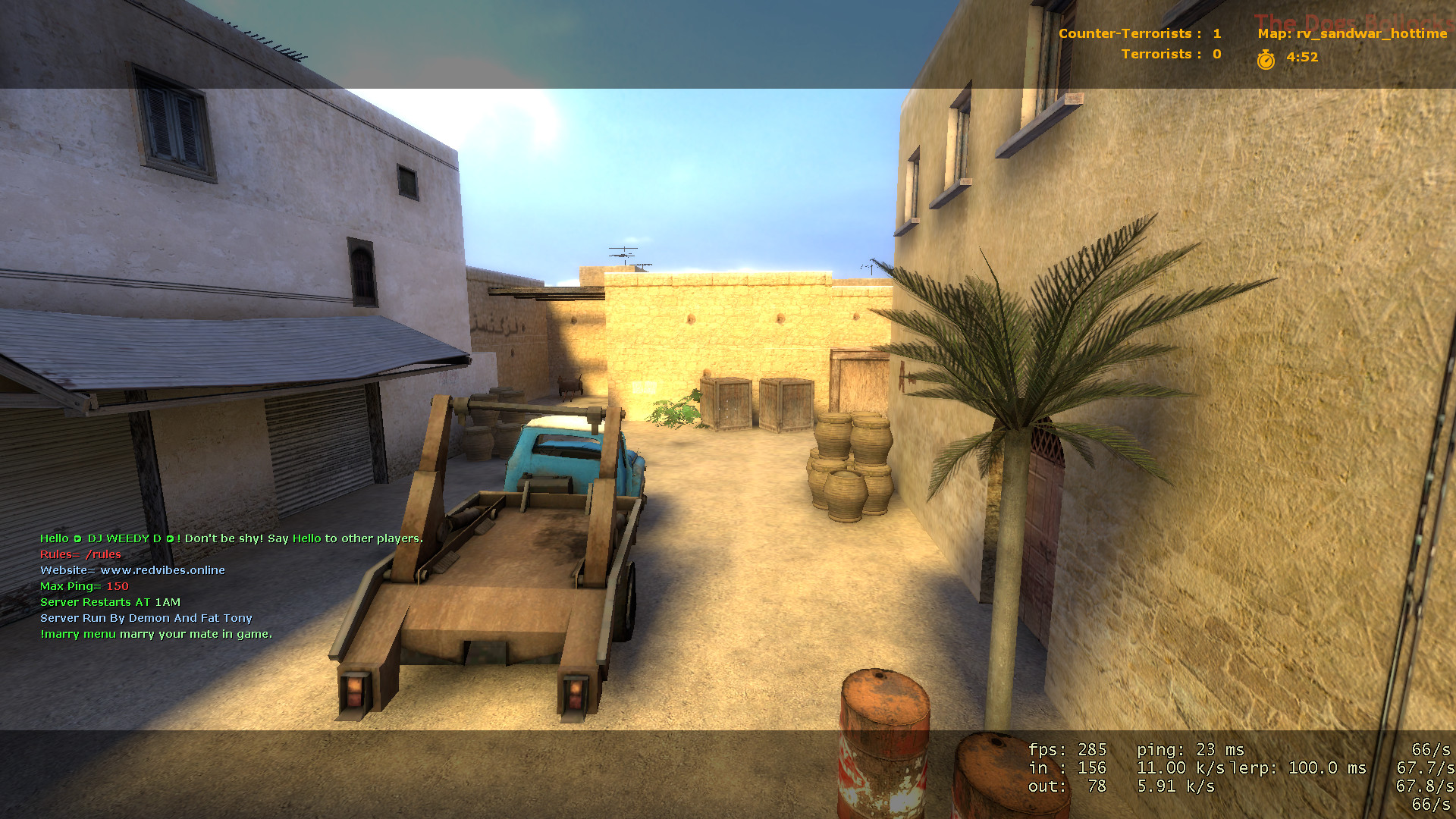Click the 66/s throughput value in net graph
This screenshot has width=1456, height=819.
(1429, 749)
